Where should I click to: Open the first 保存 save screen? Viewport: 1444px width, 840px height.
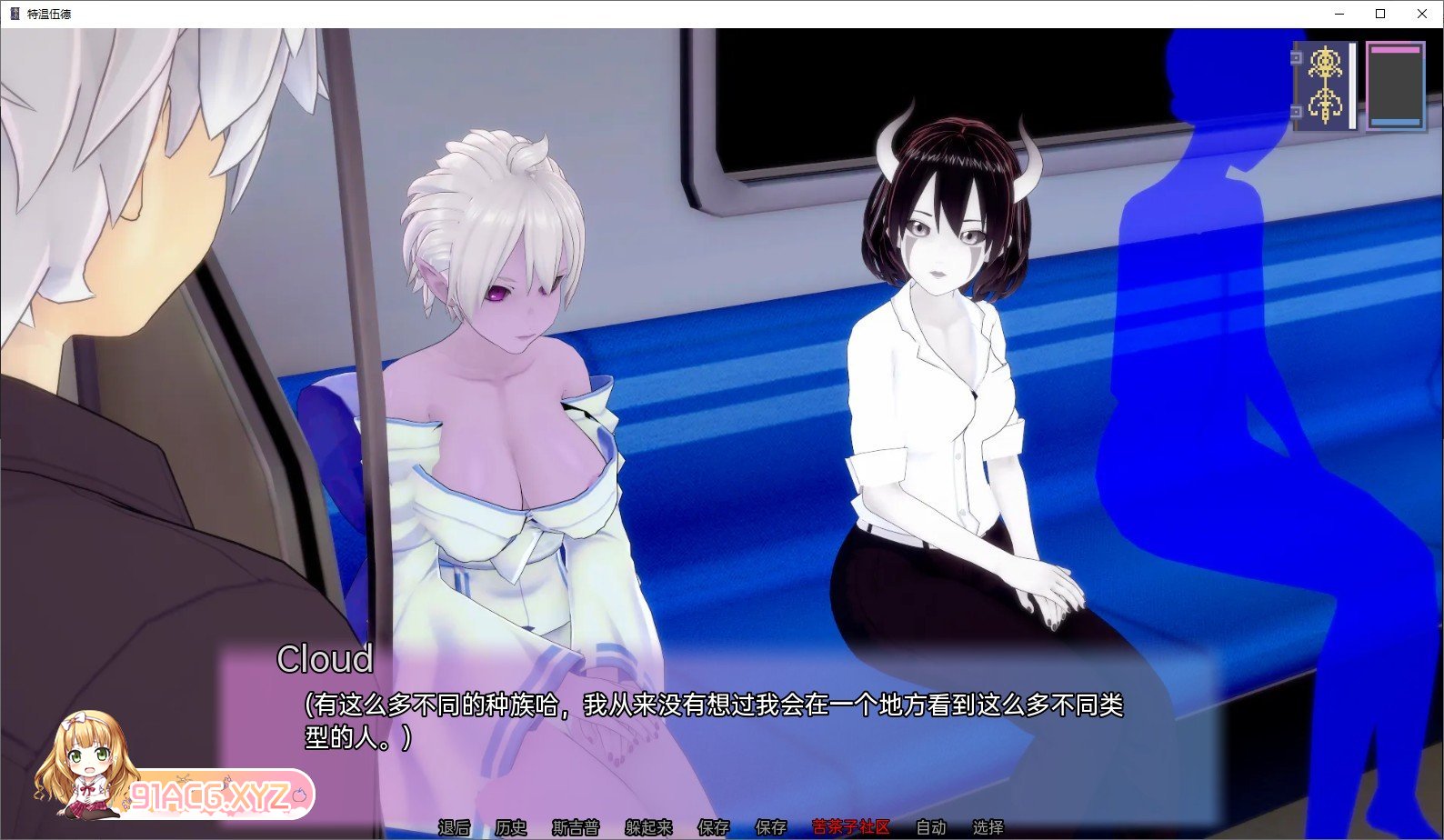[x=713, y=828]
